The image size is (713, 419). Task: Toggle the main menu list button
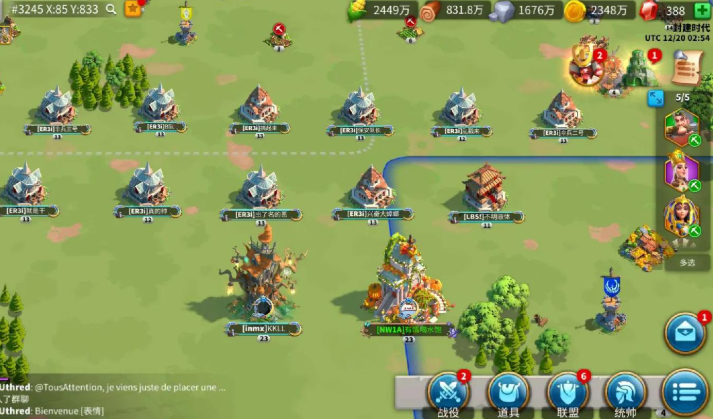pos(685,392)
